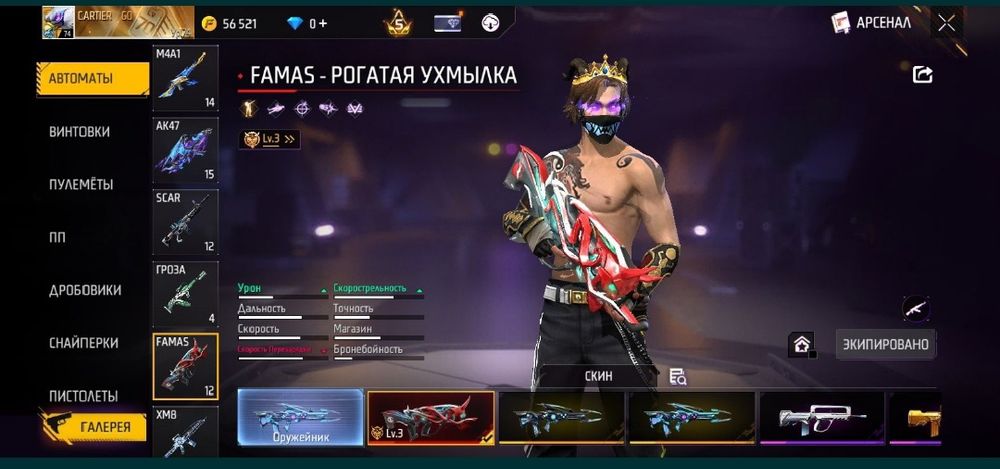Screen dimensions: 1000x469
Task: Open the Винтовки weapon category
Action: tap(80, 131)
